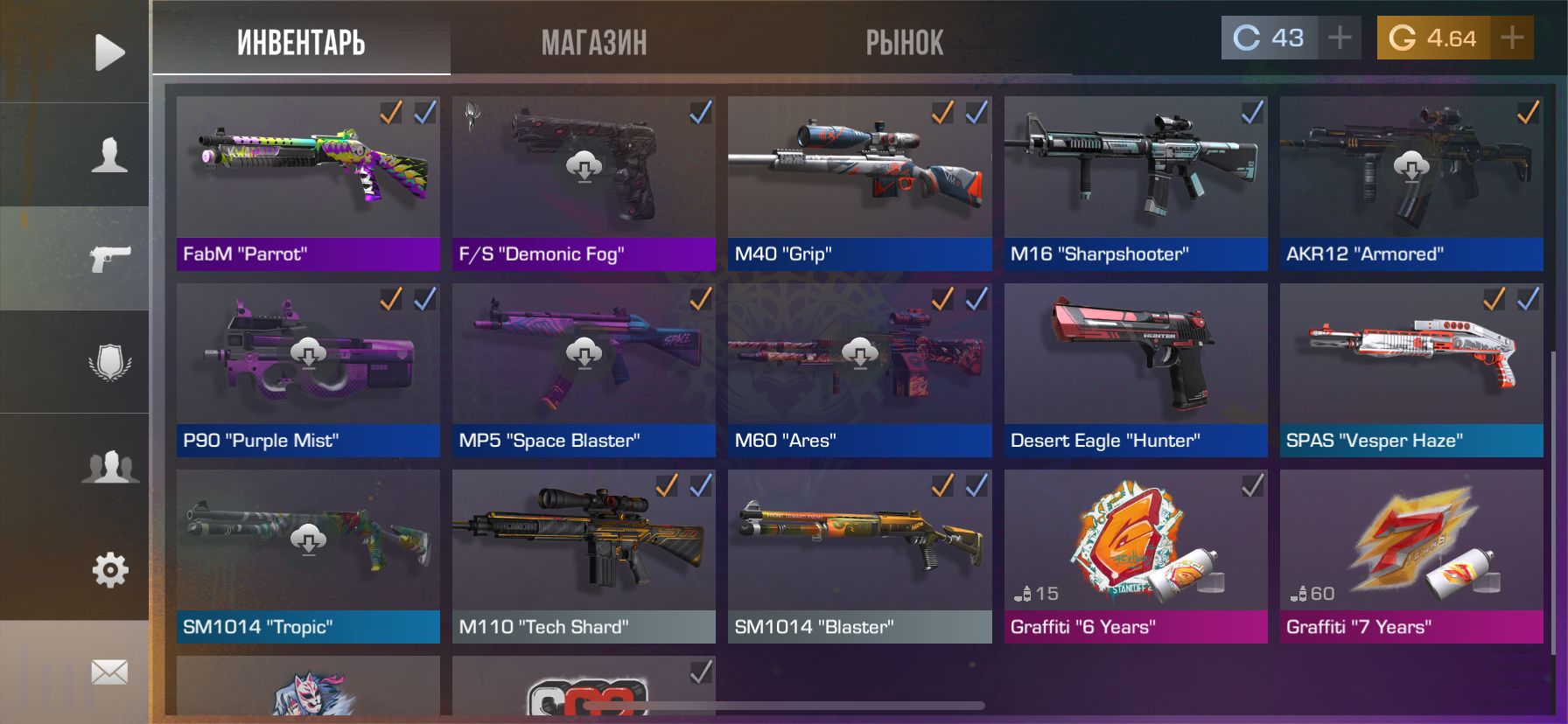Open the player profile icon
1568x724 pixels.
tap(109, 155)
